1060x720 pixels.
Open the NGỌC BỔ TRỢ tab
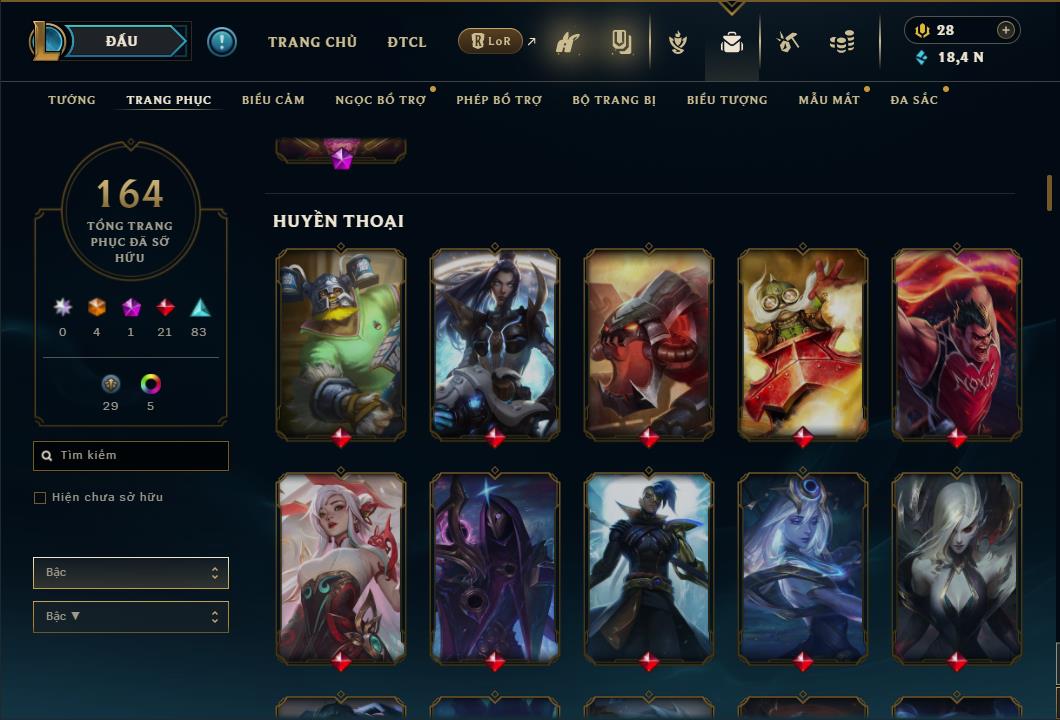click(380, 100)
